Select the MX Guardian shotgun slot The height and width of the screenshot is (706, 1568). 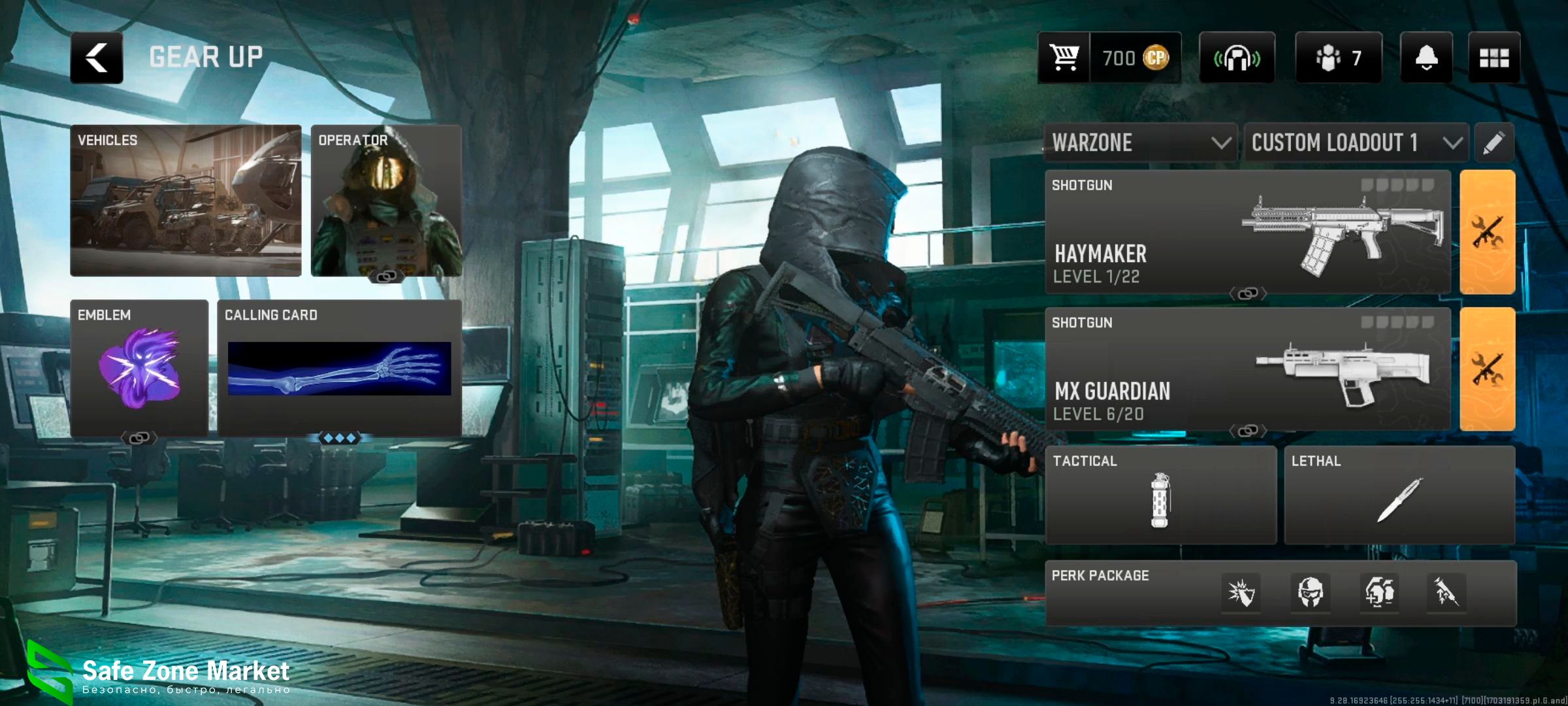coord(1248,369)
